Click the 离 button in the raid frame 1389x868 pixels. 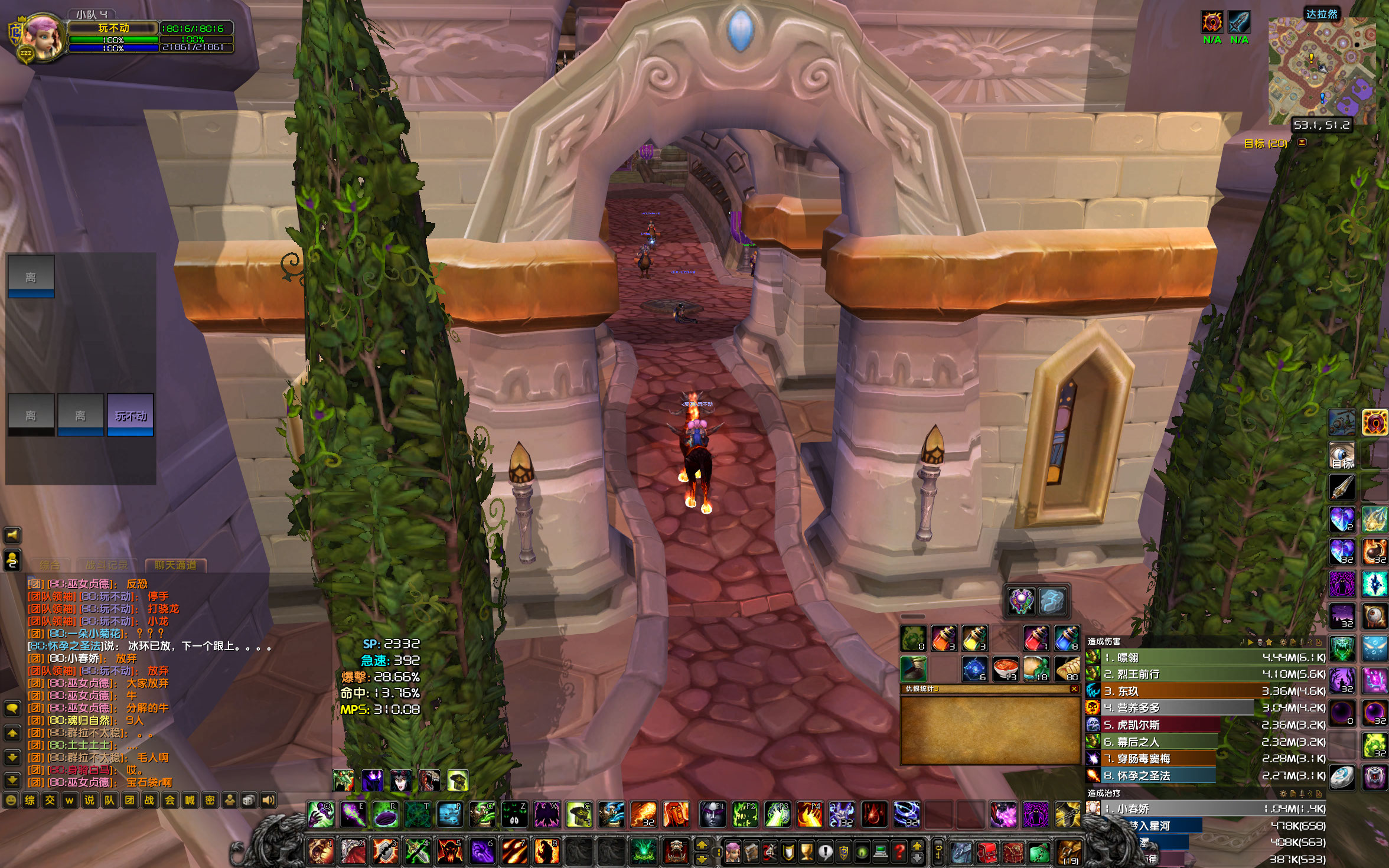[31, 278]
